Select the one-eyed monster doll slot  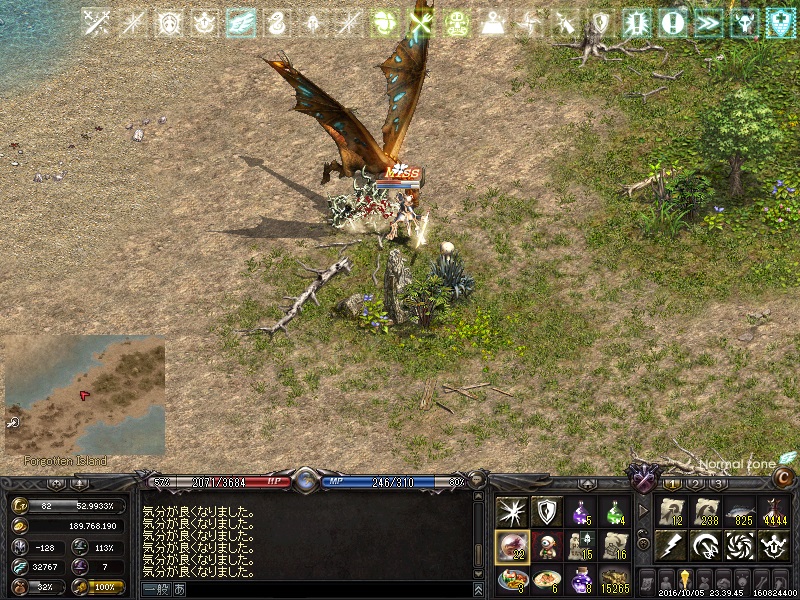[x=546, y=546]
